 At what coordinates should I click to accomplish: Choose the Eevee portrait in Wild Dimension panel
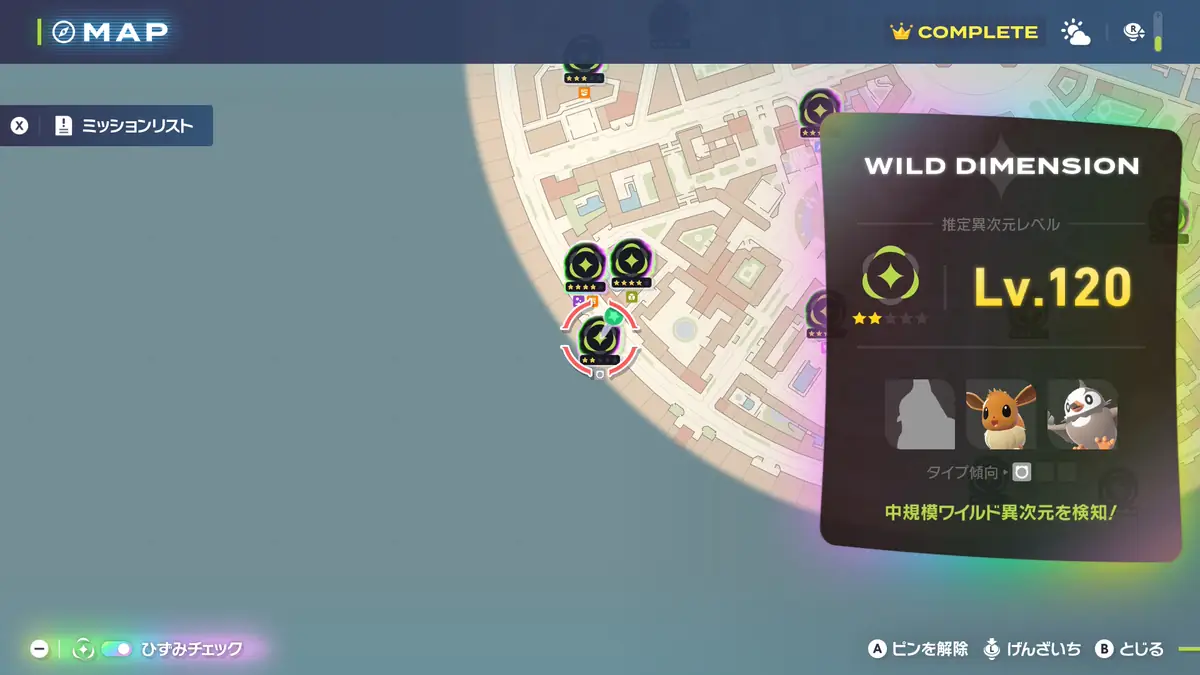(1000, 414)
